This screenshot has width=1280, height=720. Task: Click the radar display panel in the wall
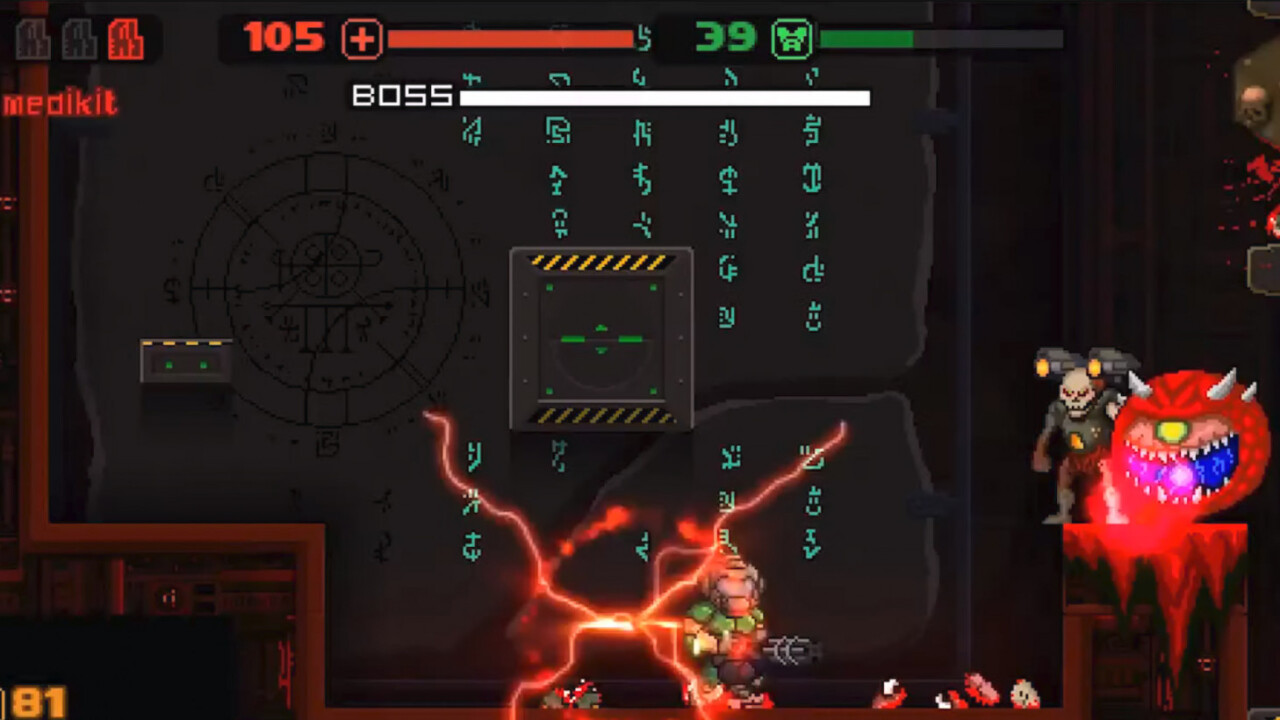coord(600,340)
